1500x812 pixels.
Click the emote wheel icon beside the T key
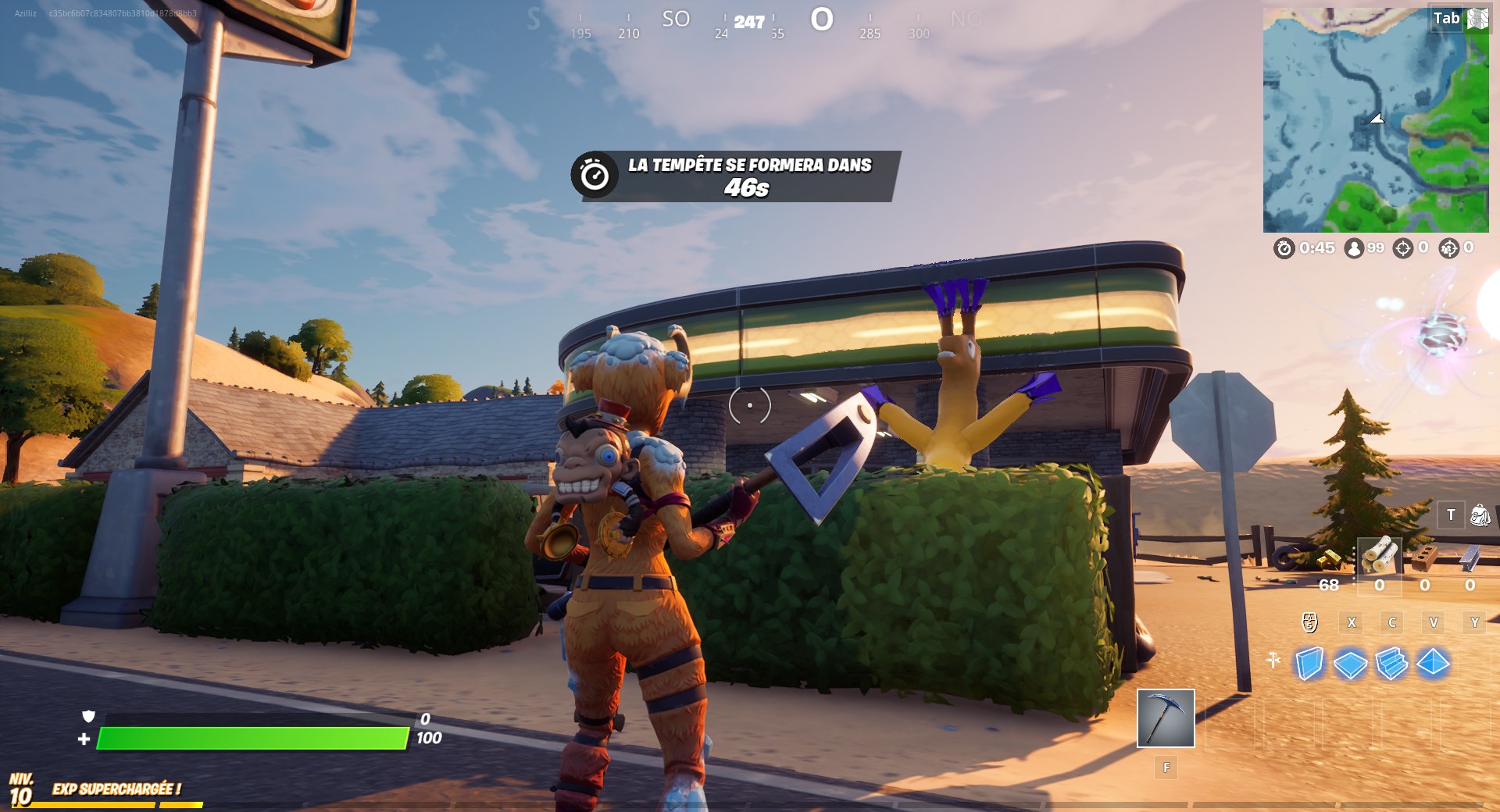point(1480,515)
